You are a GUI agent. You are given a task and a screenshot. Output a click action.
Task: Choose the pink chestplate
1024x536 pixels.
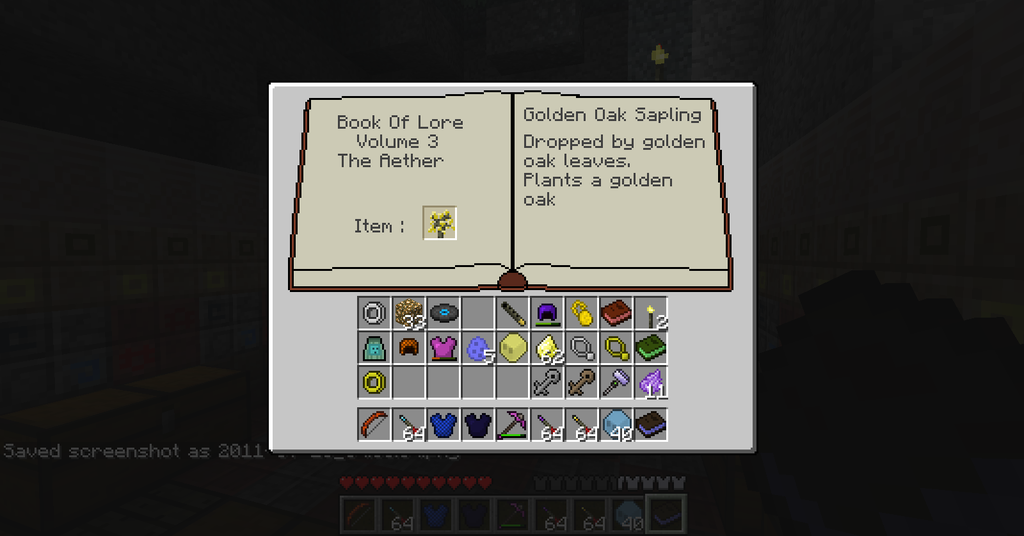point(443,347)
